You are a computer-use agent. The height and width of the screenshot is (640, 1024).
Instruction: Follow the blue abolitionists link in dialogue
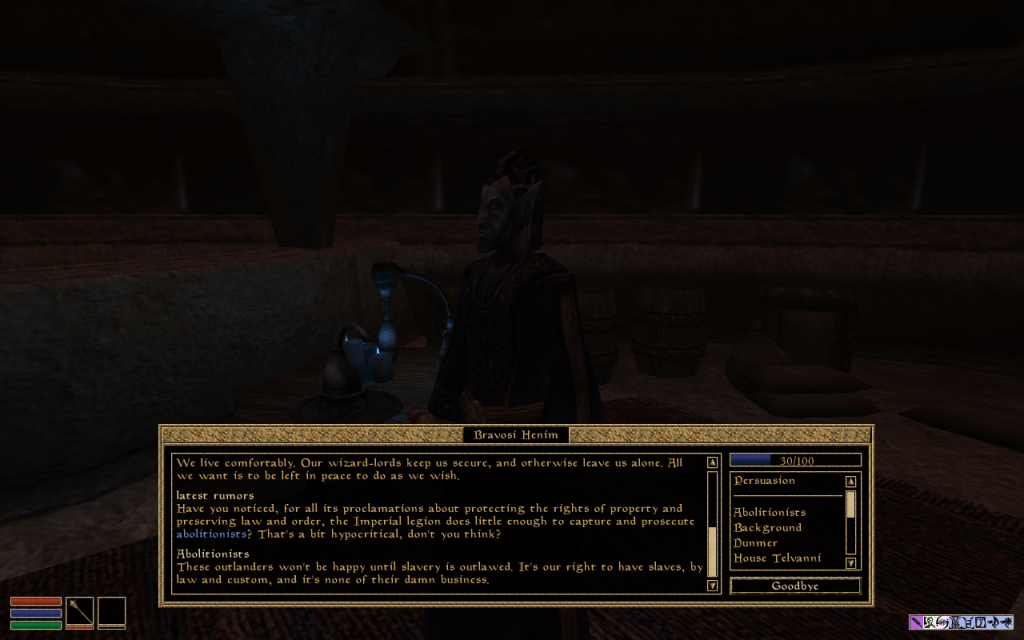coord(211,535)
